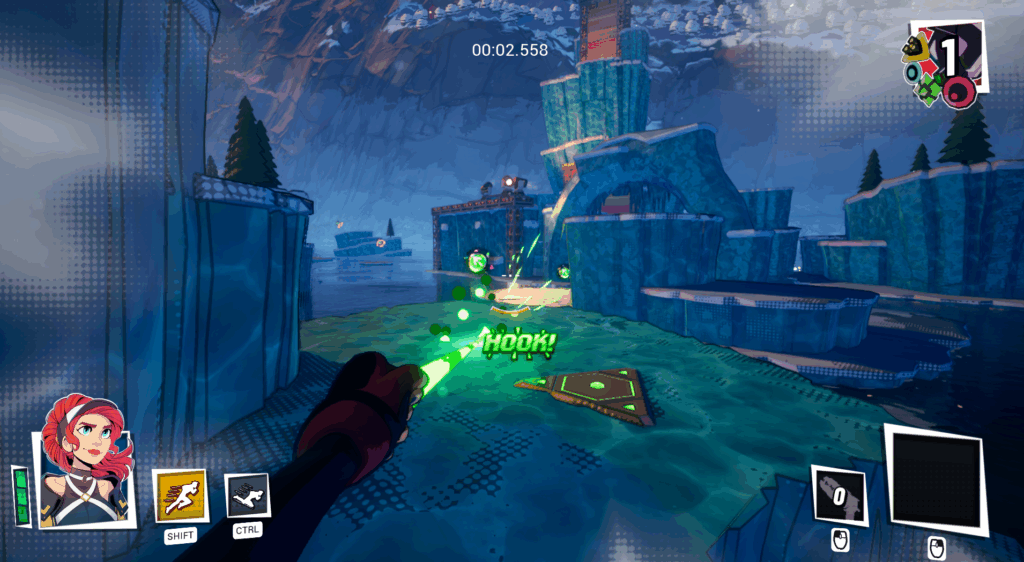Select the hook gun weapon slot
The width and height of the screenshot is (1024, 562).
[838, 494]
